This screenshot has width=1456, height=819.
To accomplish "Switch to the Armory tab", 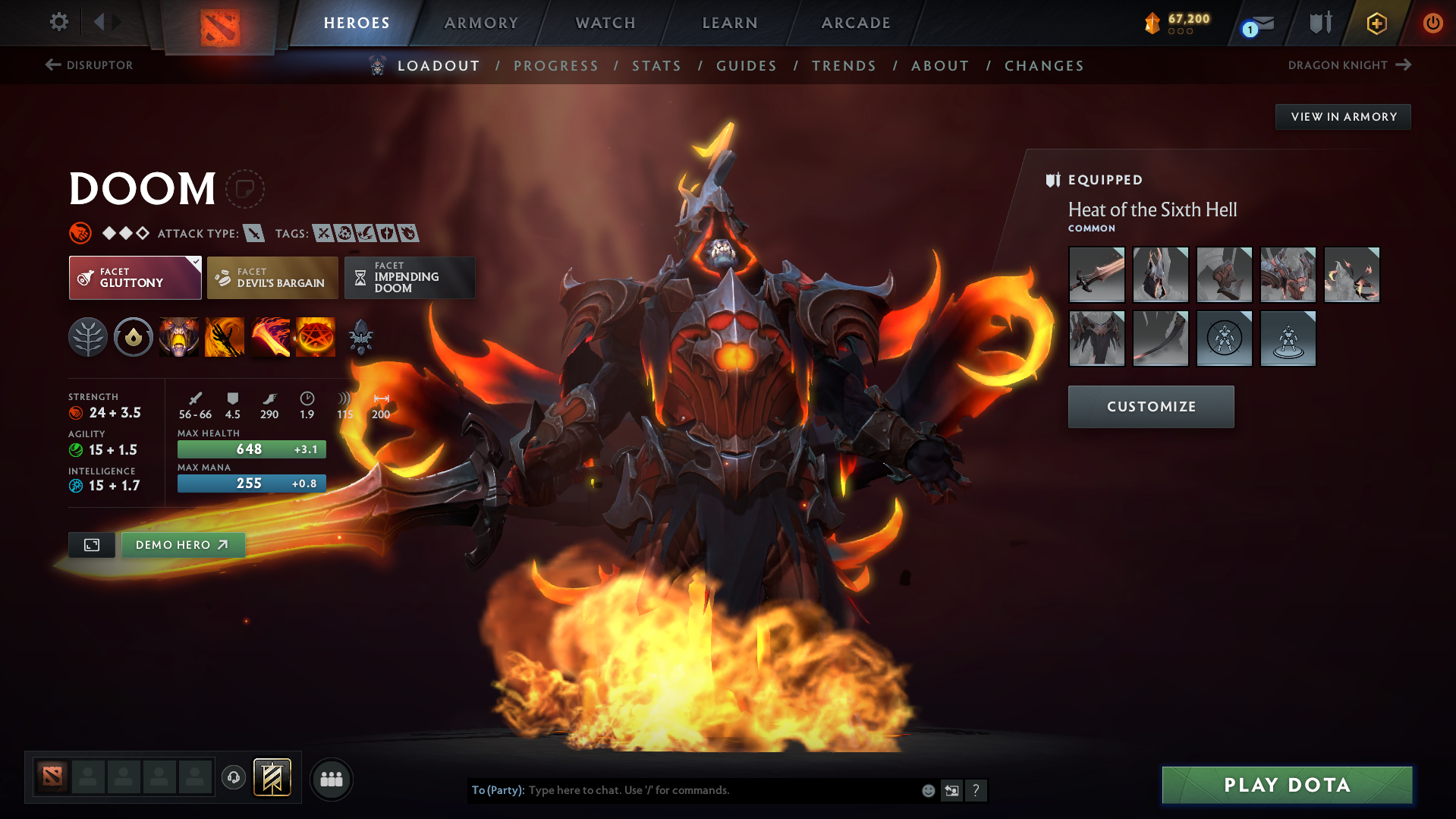I will pos(481,23).
